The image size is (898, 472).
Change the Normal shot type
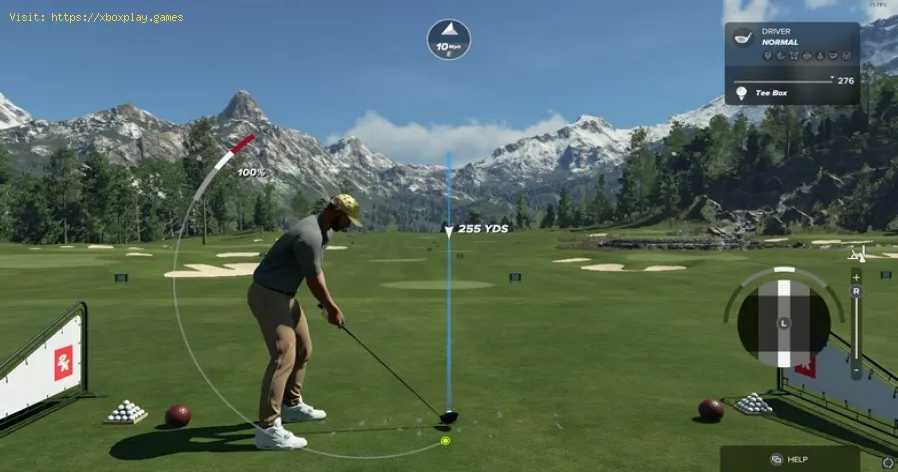[779, 43]
